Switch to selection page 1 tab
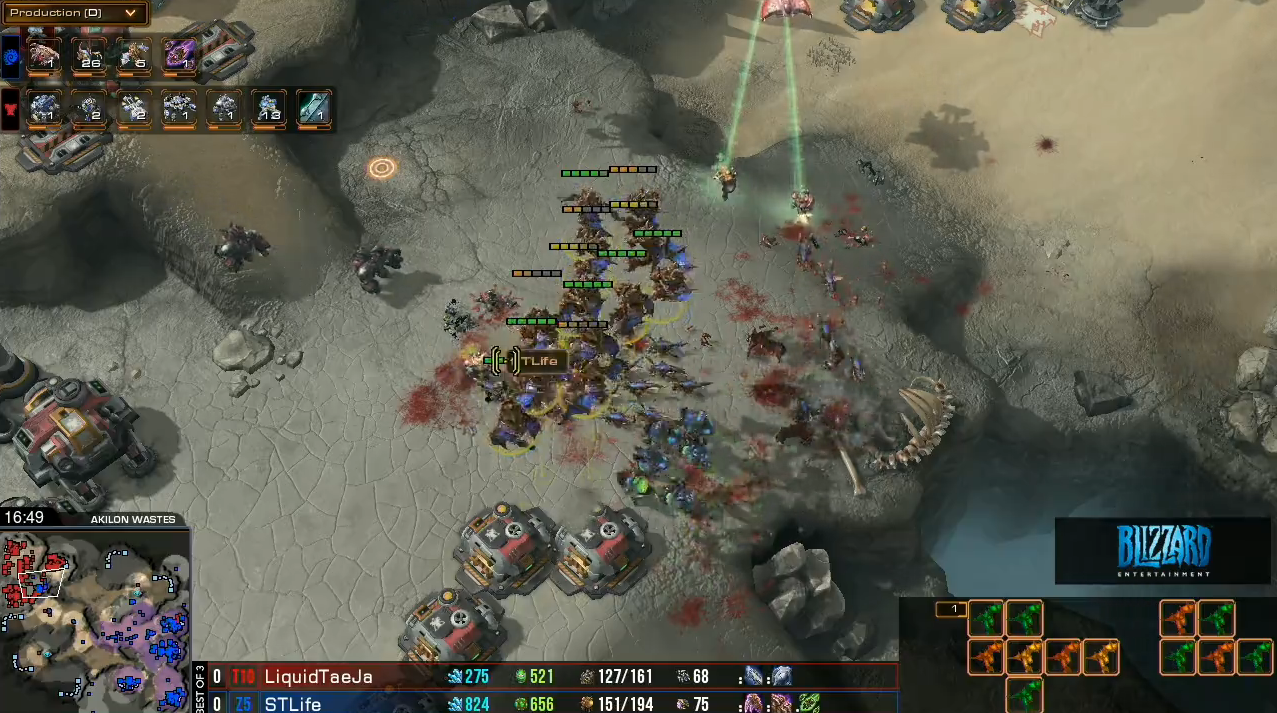This screenshot has height=713, width=1277. [951, 609]
